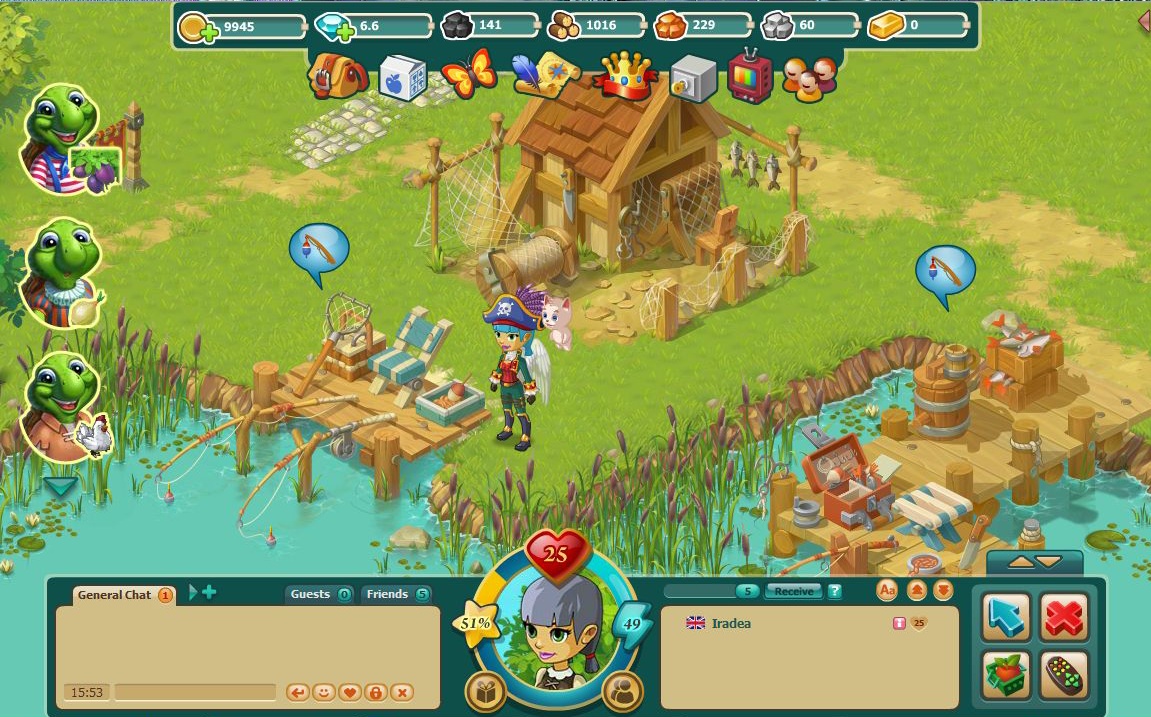Open the apple storage box icon
Viewport: 1151px width, 717px height.
pyautogui.click(x=403, y=76)
